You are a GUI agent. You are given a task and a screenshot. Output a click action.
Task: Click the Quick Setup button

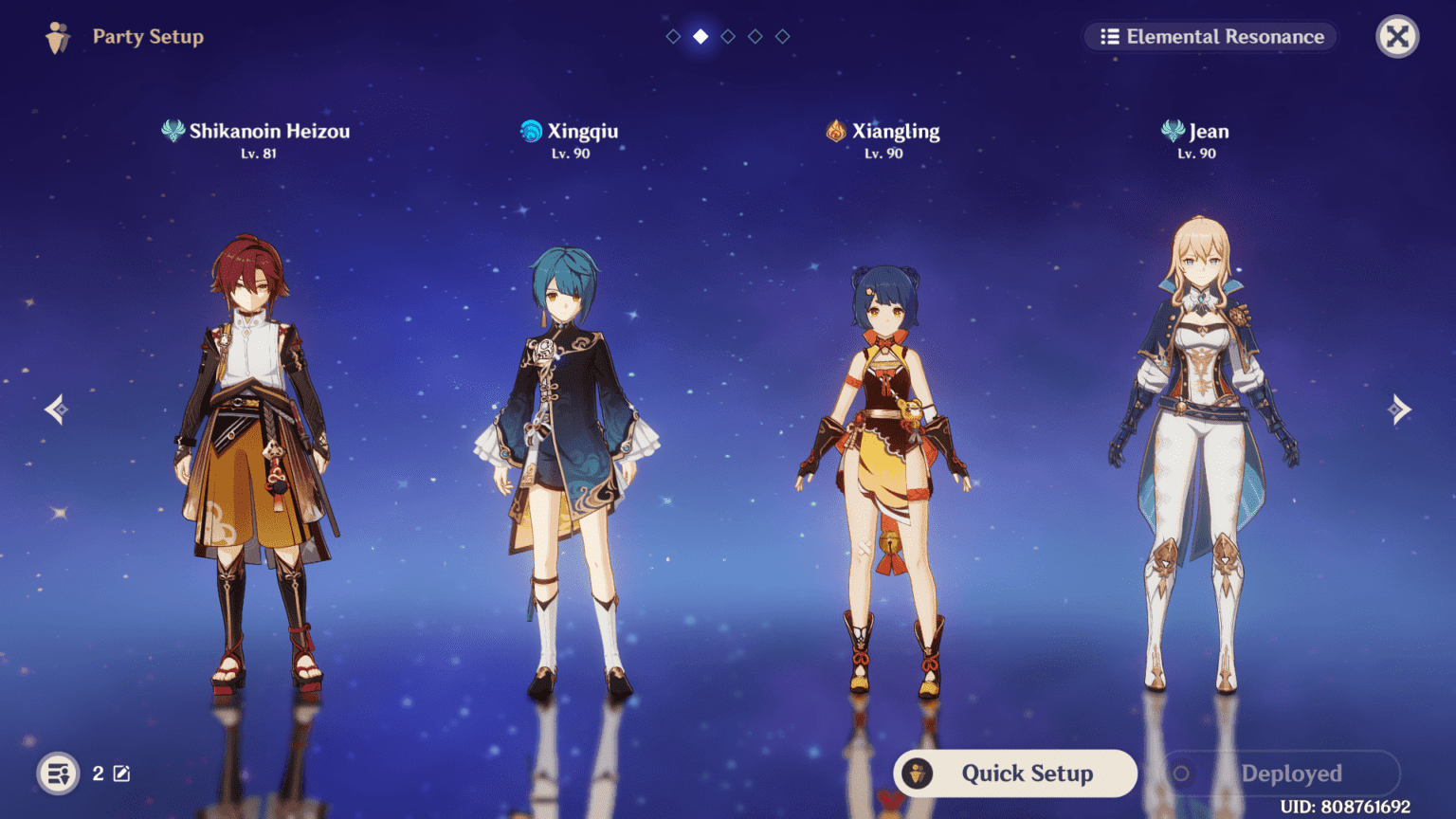pos(1015,773)
